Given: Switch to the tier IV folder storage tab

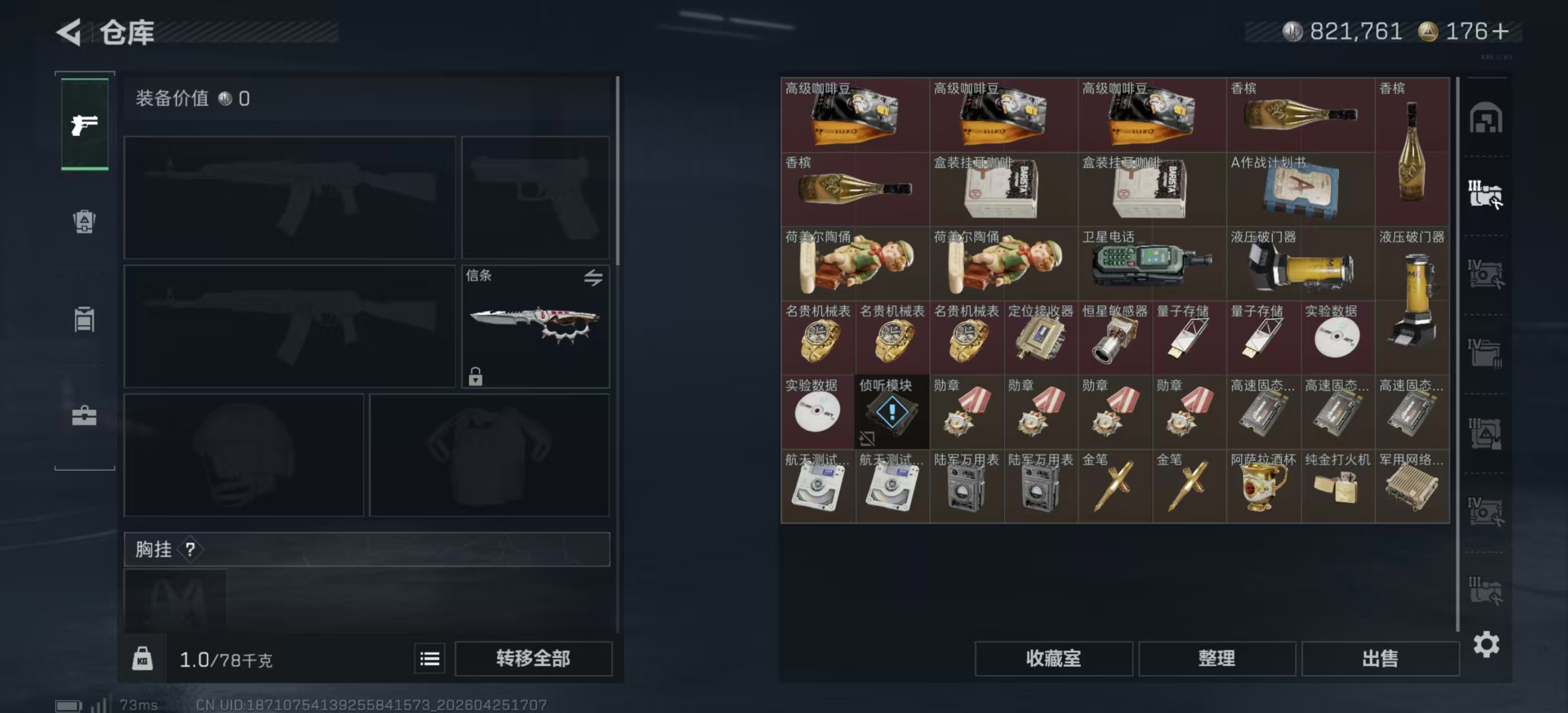Looking at the screenshot, I should (1487, 353).
